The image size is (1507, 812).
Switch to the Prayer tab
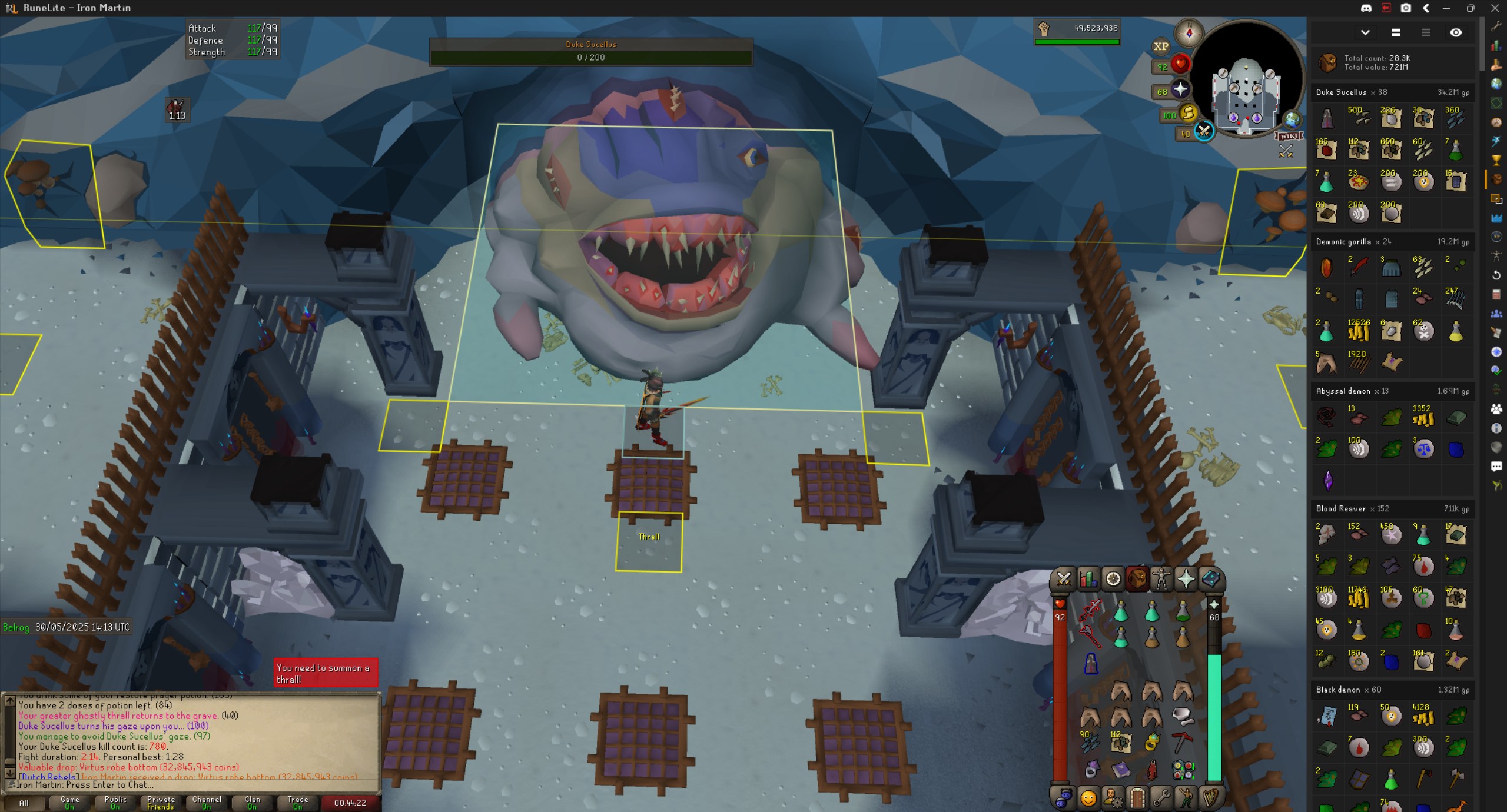(x=1186, y=579)
